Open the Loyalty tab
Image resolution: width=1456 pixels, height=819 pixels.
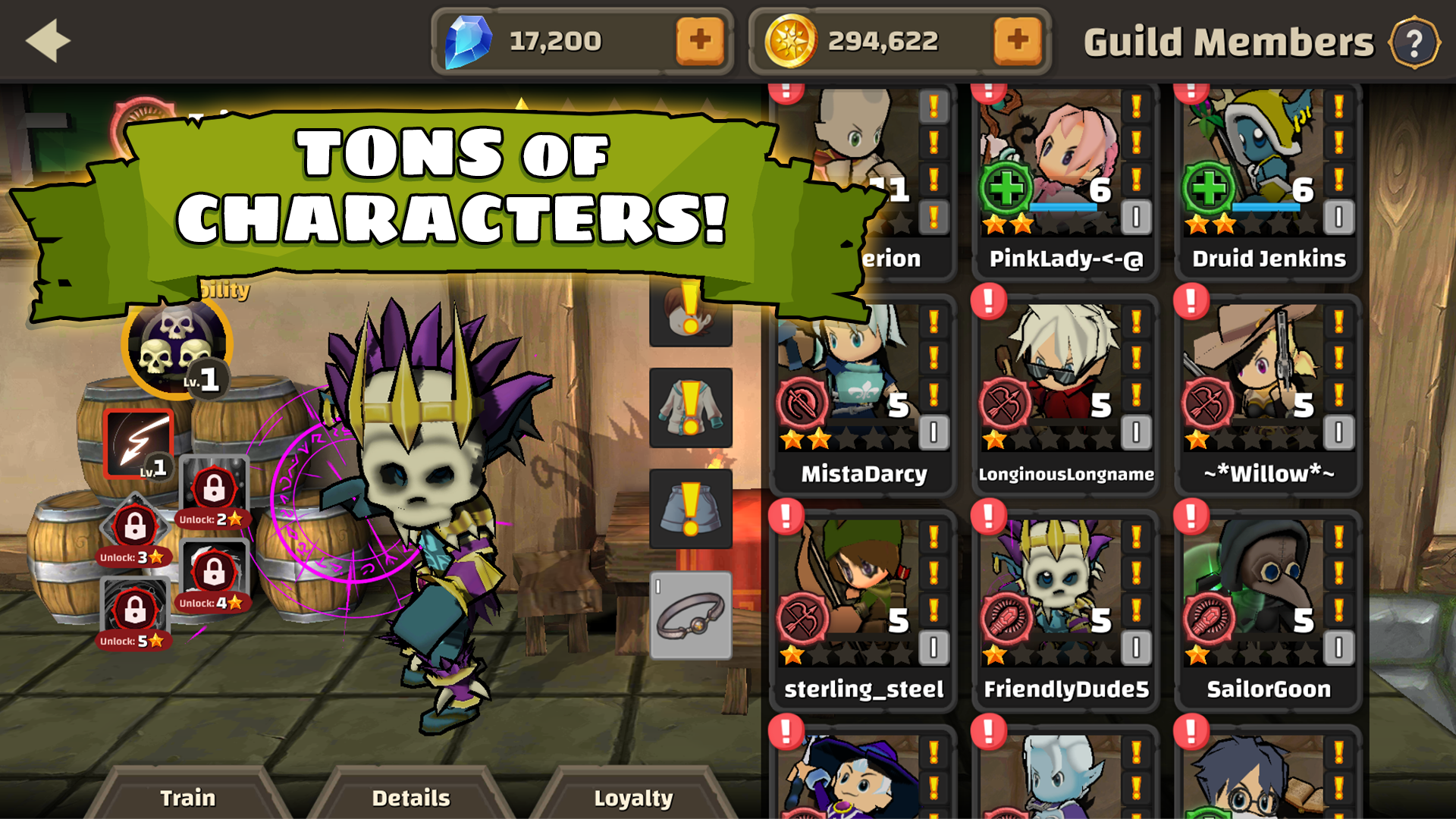[x=635, y=798]
